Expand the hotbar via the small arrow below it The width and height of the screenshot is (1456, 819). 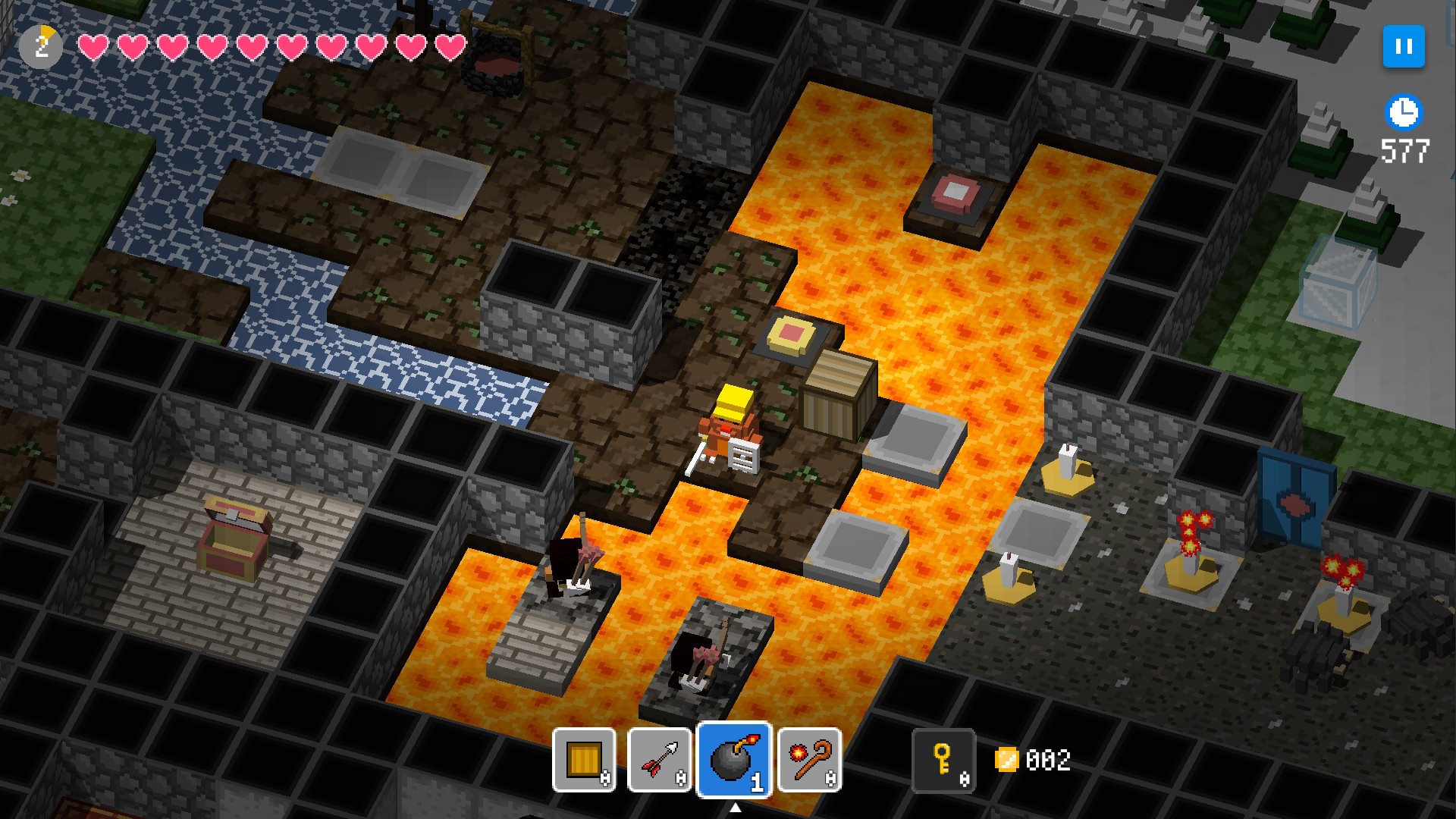coord(735,806)
